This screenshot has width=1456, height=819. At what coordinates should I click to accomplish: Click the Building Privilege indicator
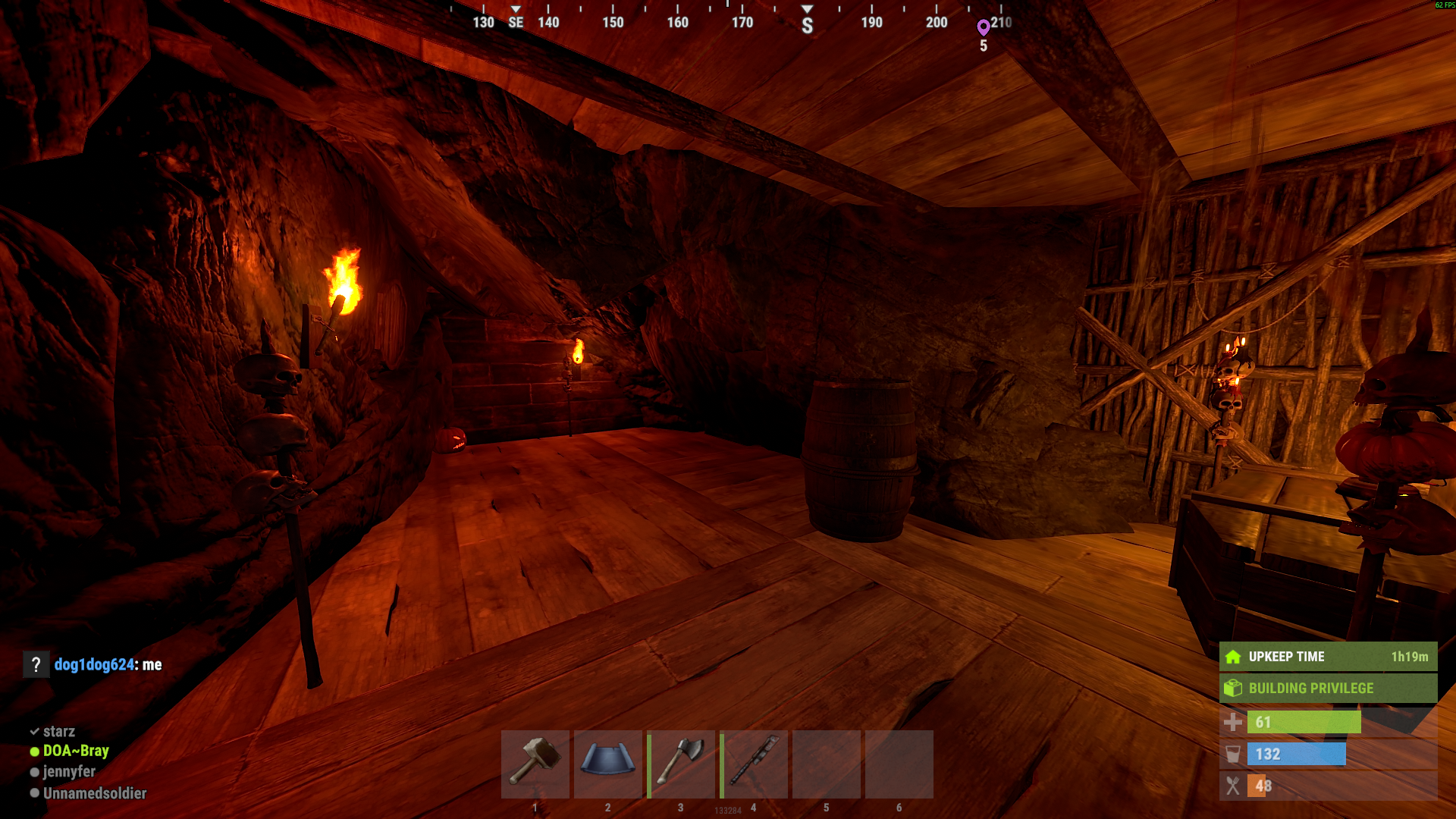(1328, 689)
